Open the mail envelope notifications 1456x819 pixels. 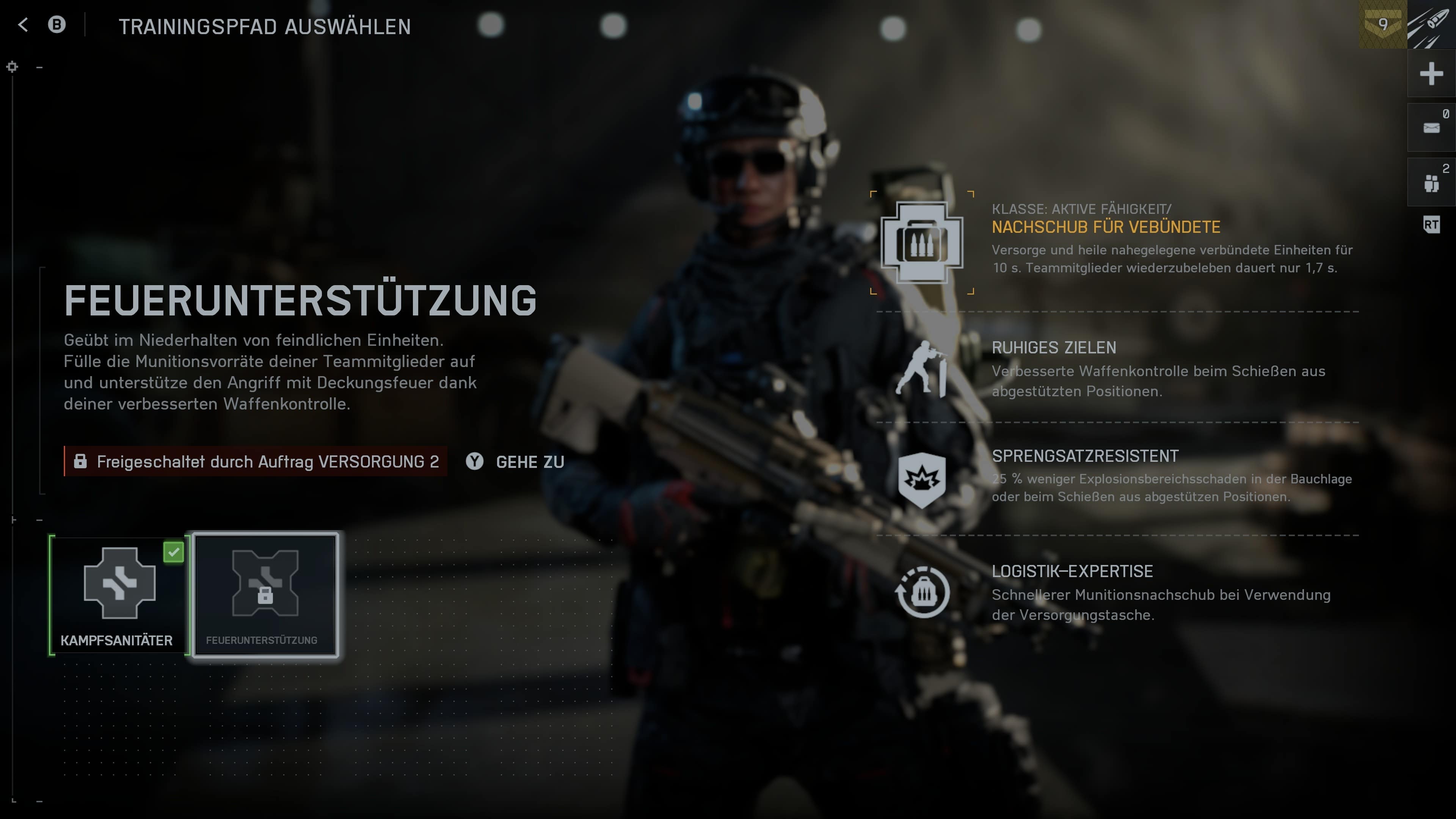(x=1431, y=128)
